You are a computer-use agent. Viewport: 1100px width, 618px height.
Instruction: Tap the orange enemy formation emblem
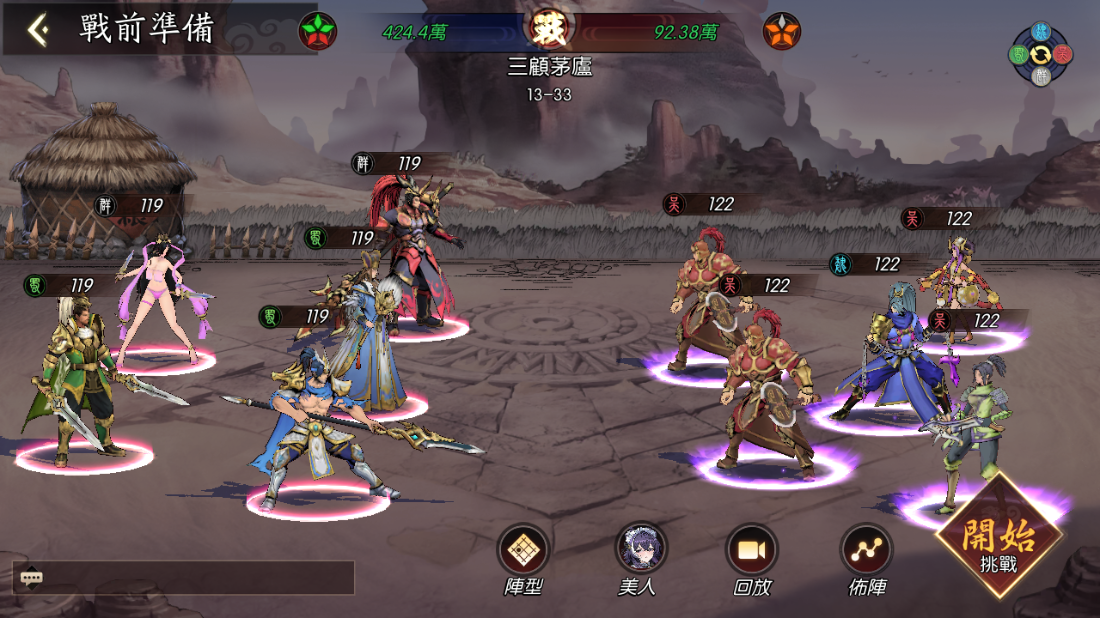coord(782,32)
